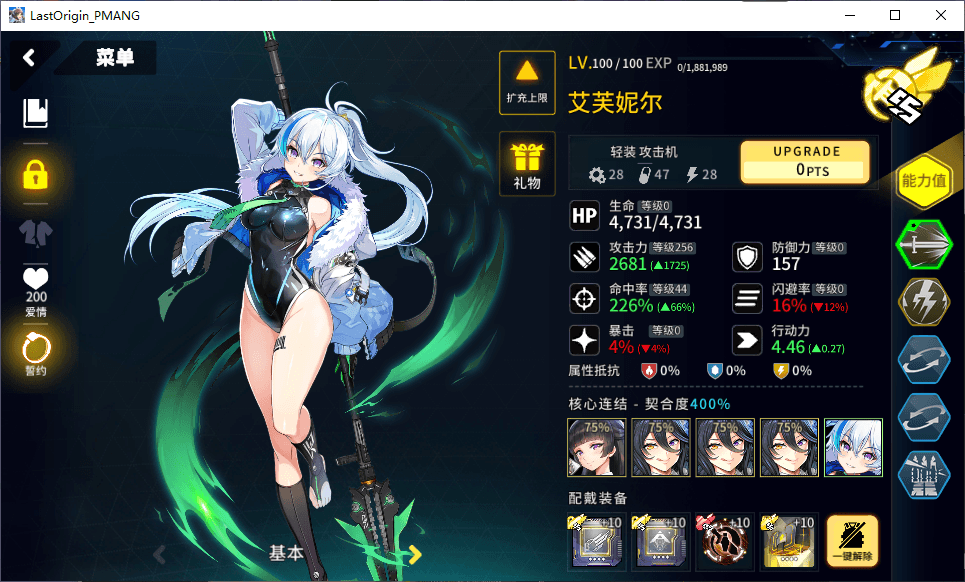Screen dimensions: 965x582
Task: Select the white-haired core link portrait
Action: [853, 446]
